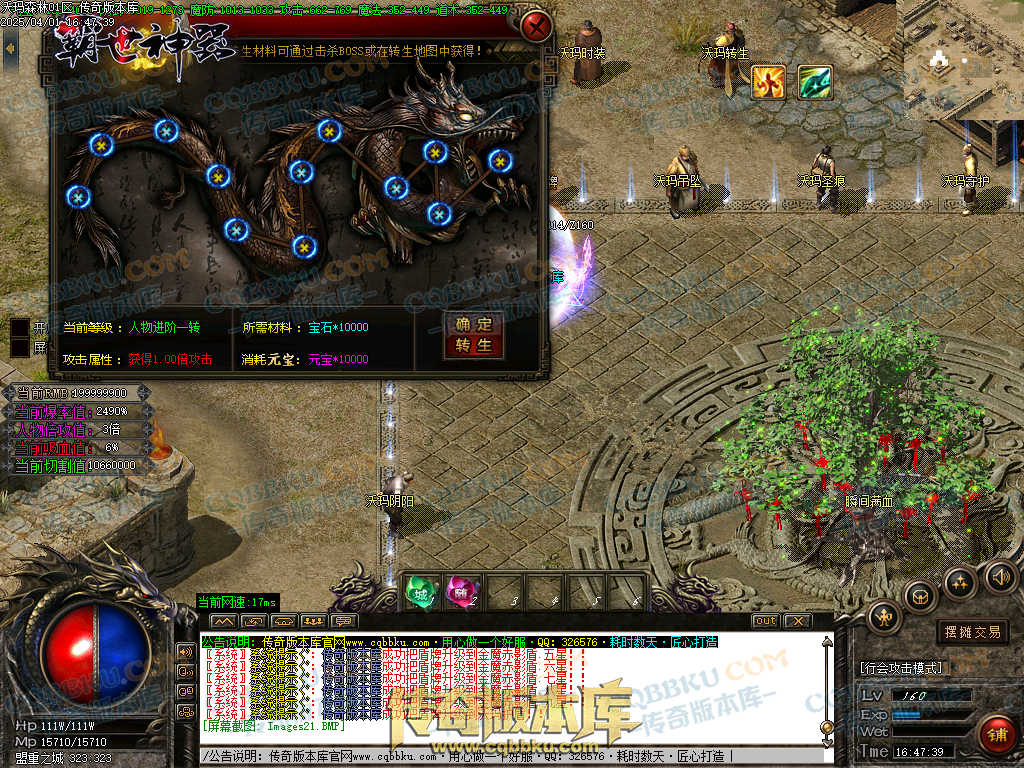Open the round red 铺 shop button
The image size is (1024, 768).
[997, 732]
